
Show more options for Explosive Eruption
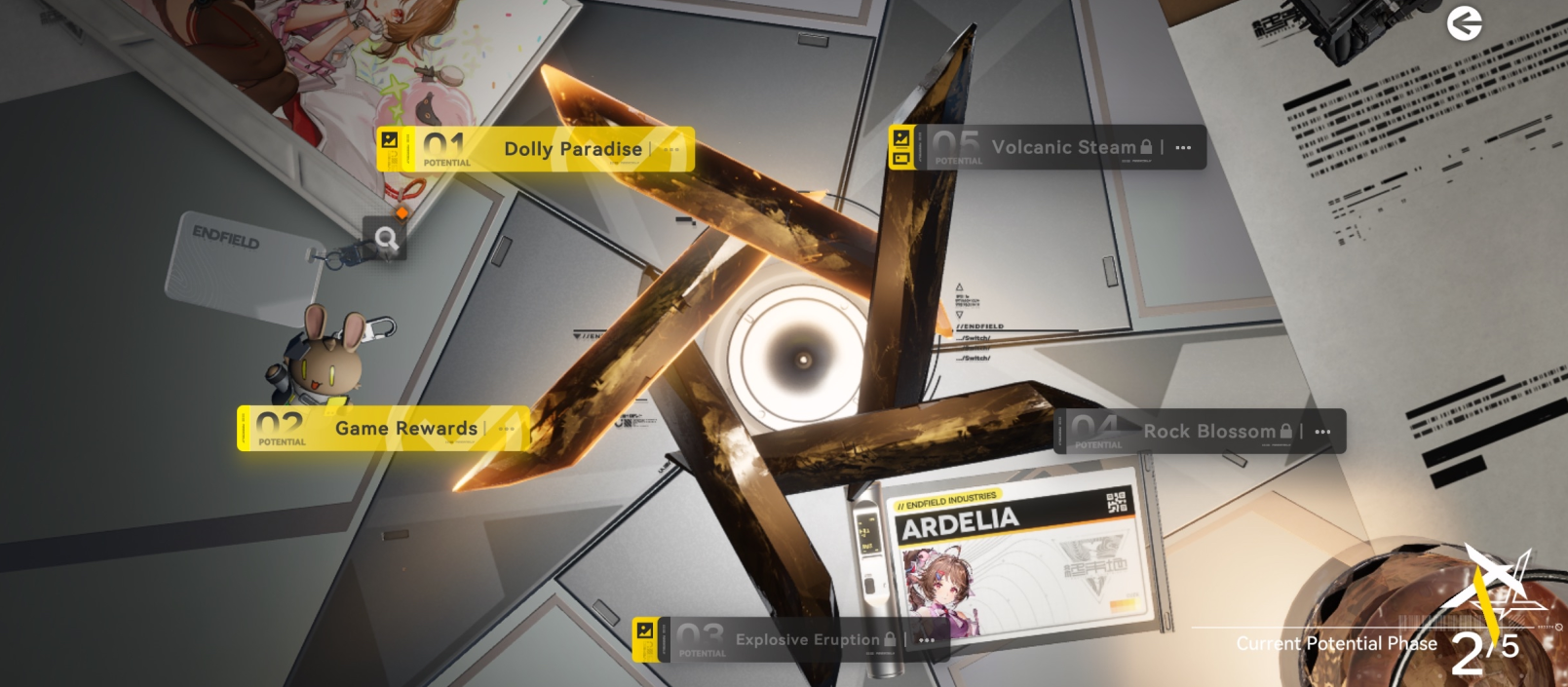pos(927,640)
